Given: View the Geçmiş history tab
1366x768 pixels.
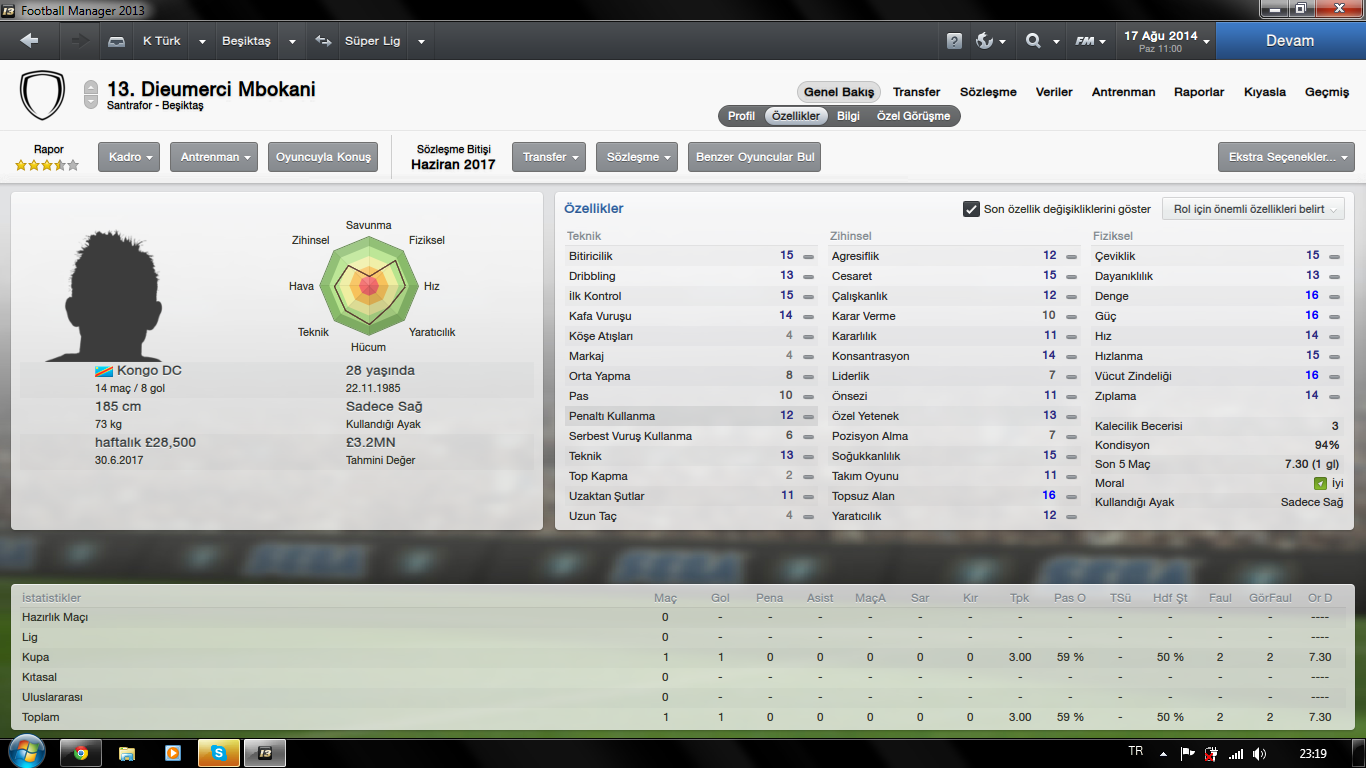Looking at the screenshot, I should pyautogui.click(x=1327, y=92).
